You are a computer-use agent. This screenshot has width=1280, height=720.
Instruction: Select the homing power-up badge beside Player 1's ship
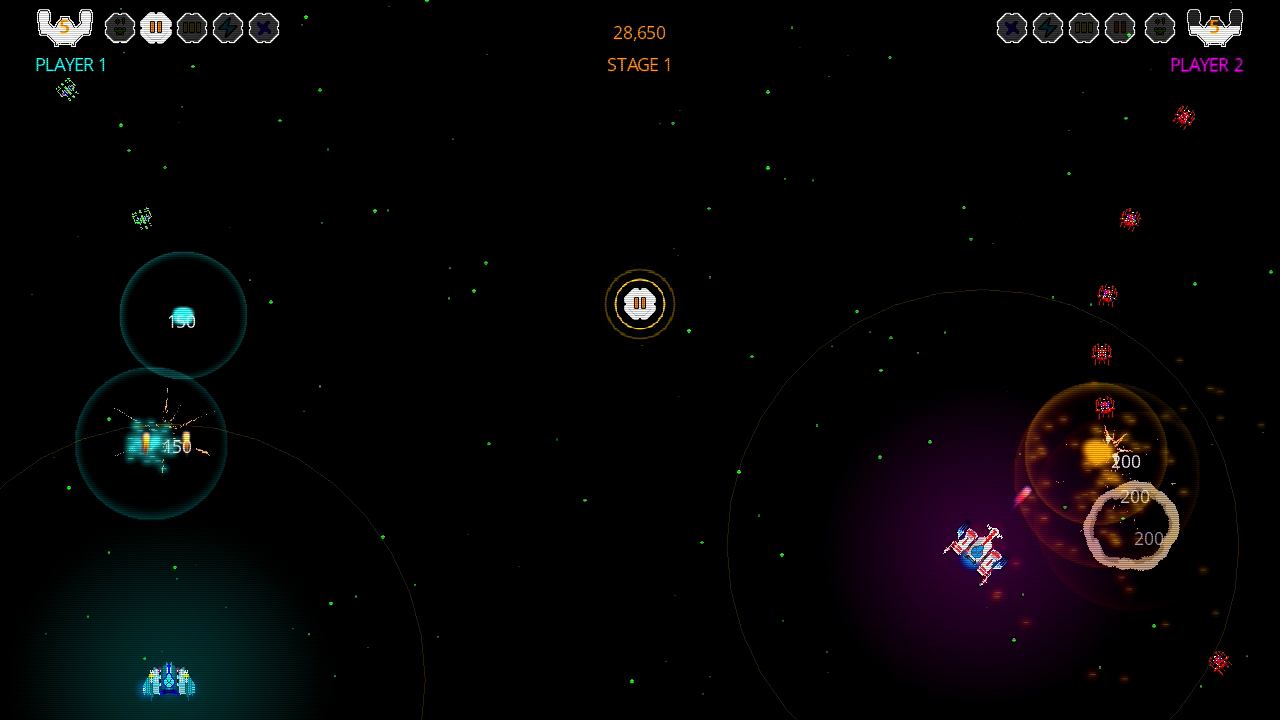120,28
